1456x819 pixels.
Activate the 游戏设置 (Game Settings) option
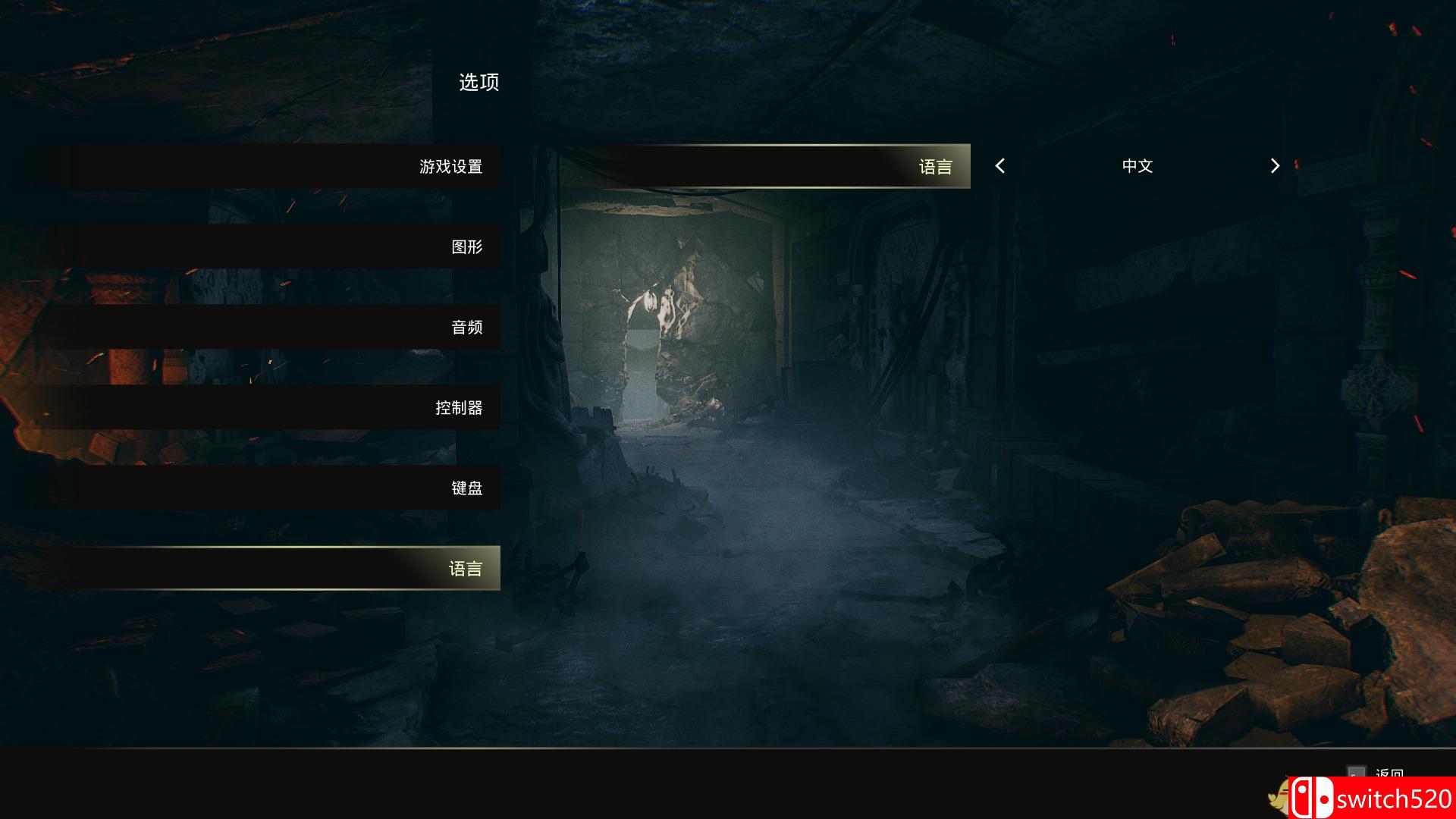[x=451, y=166]
